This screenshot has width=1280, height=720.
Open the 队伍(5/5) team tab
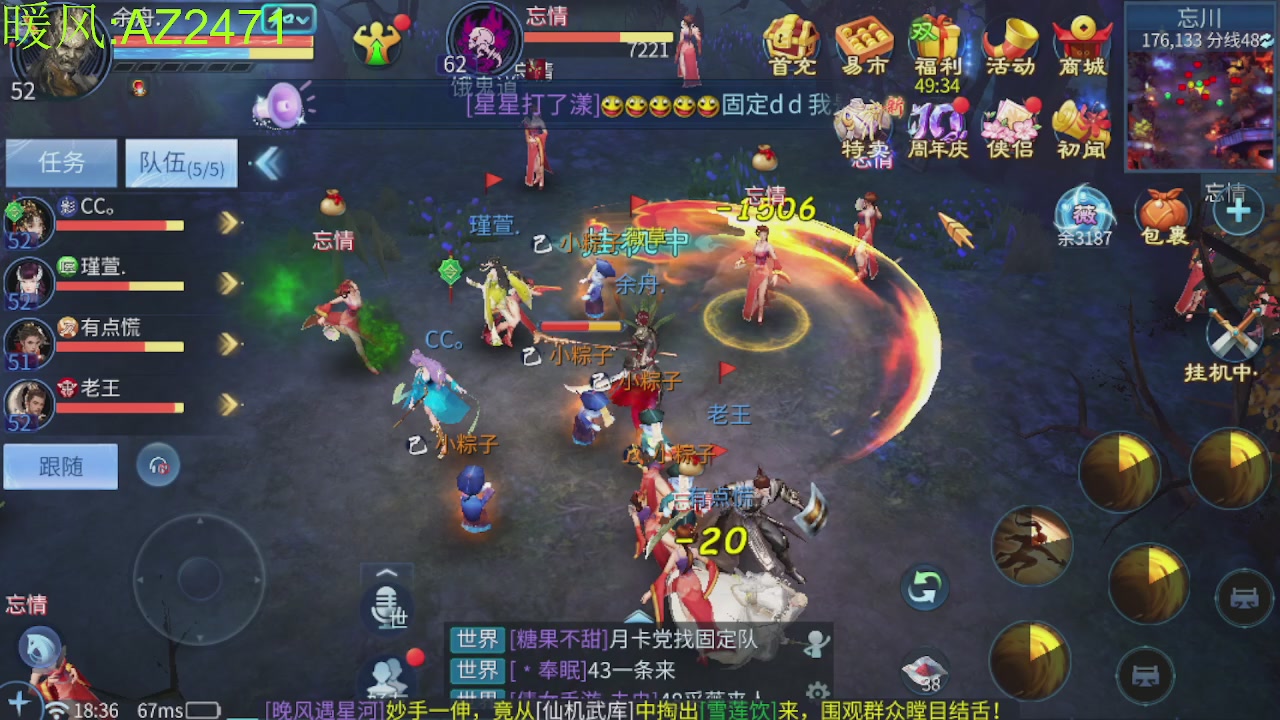(x=180, y=163)
